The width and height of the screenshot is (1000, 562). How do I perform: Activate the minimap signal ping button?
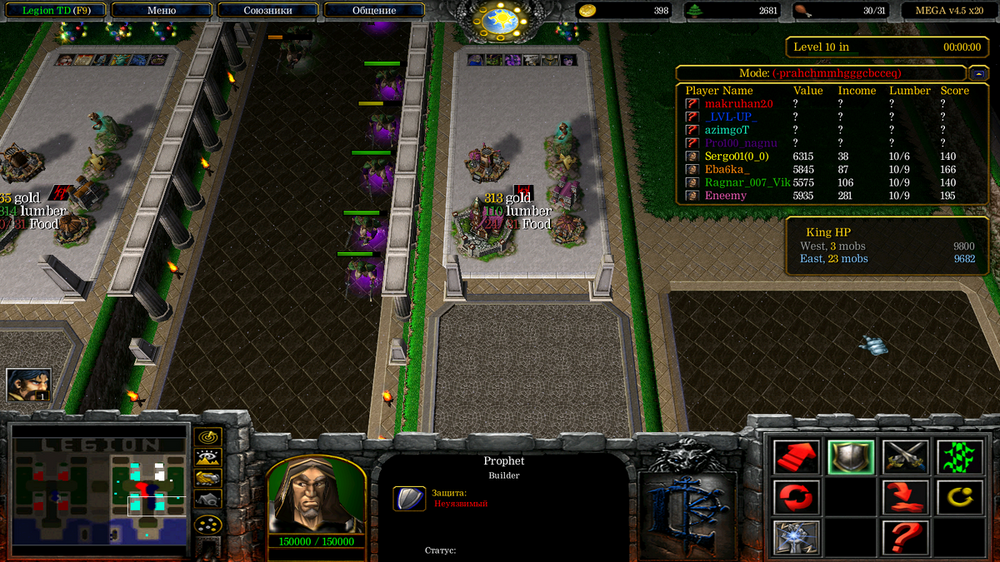[x=208, y=437]
